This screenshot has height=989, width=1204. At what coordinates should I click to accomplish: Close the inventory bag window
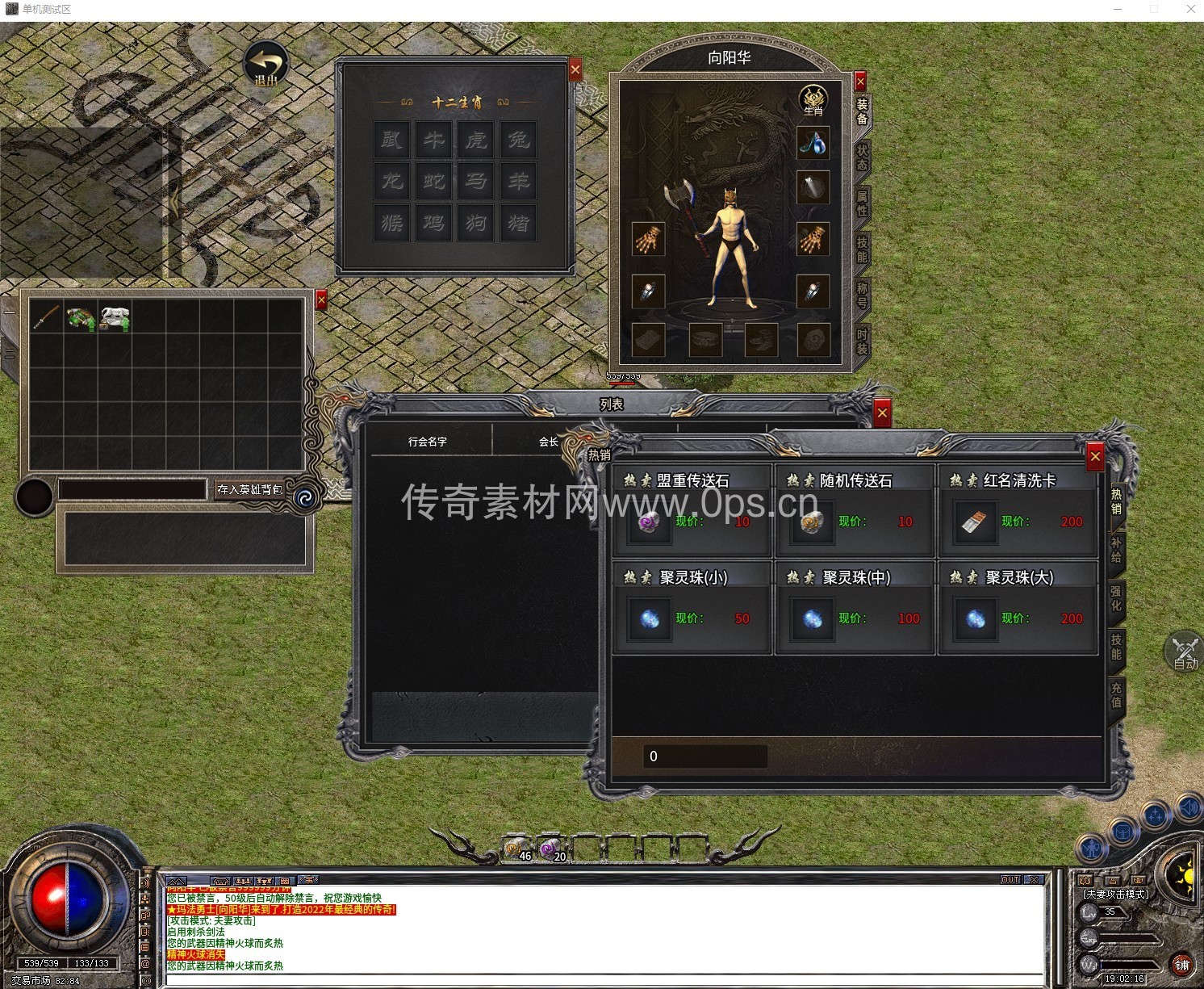click(x=321, y=300)
